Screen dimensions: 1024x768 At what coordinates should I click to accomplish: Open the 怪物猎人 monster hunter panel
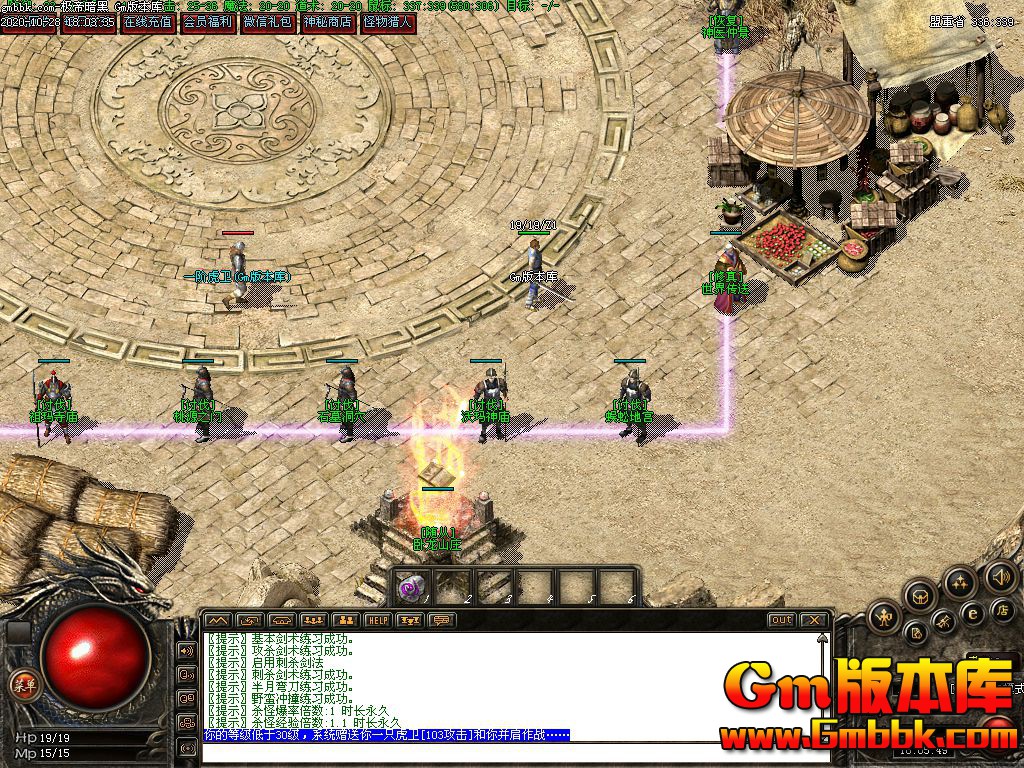(x=387, y=22)
